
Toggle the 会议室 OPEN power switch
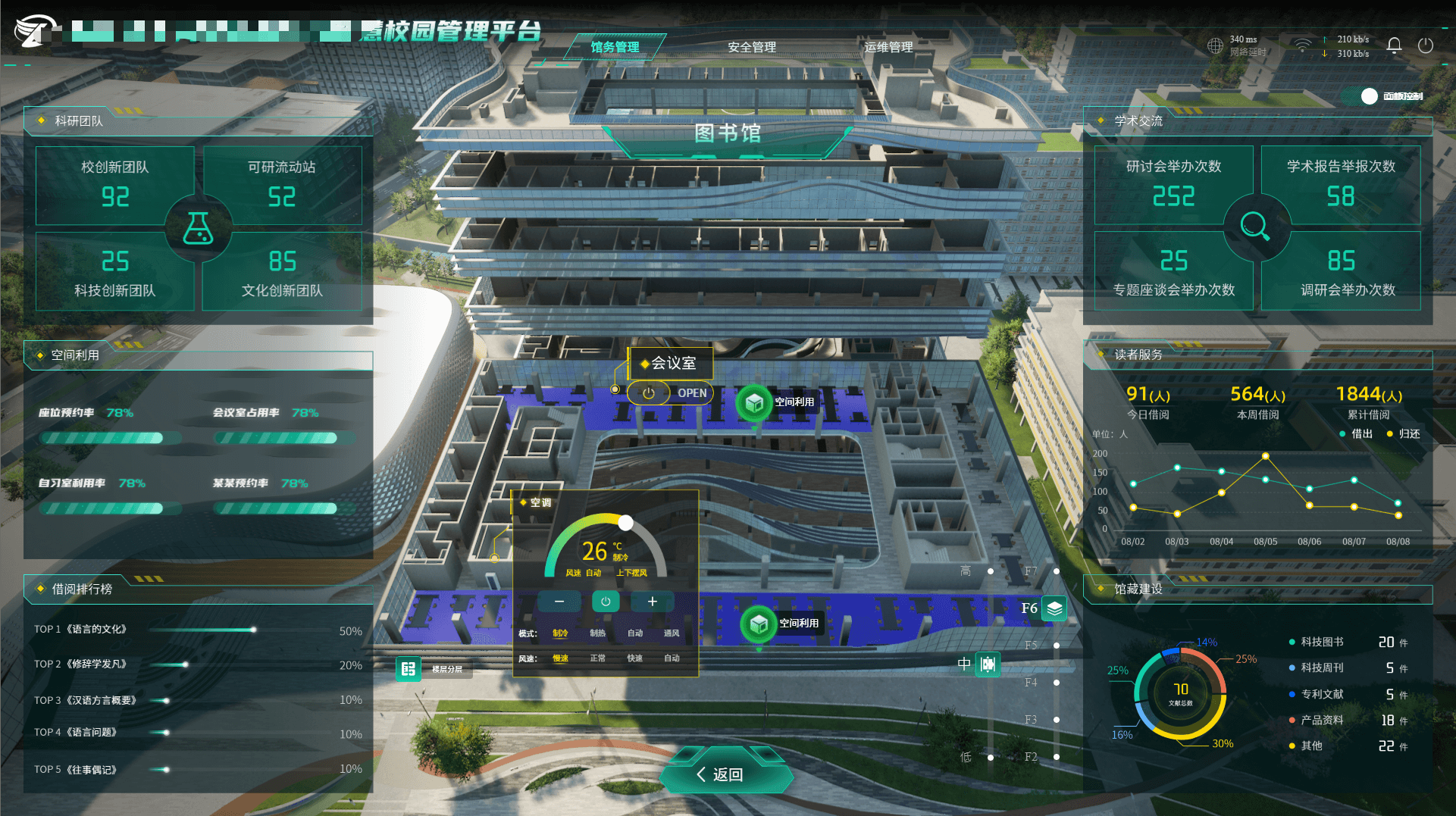click(649, 393)
